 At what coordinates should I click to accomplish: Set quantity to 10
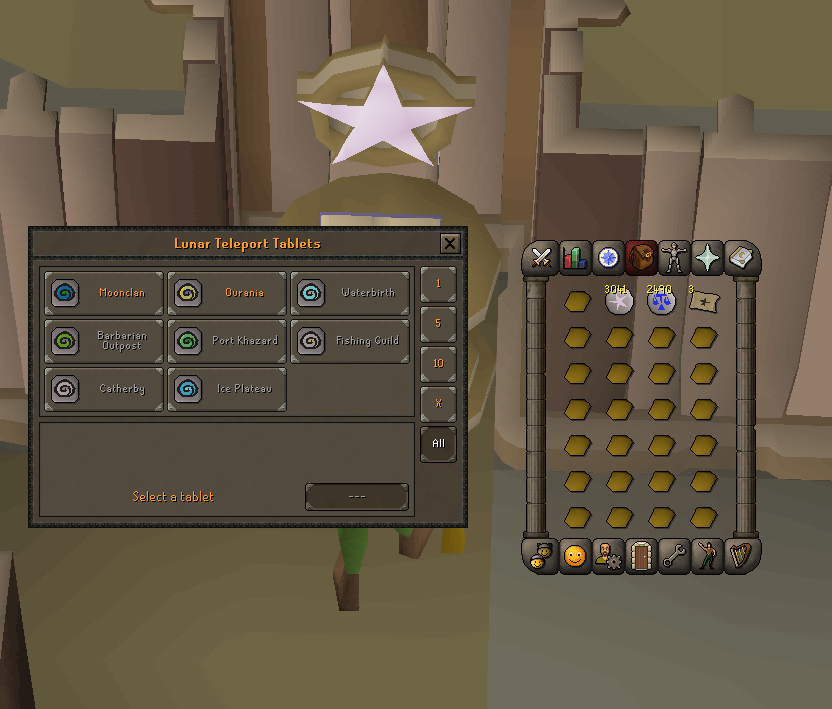438,364
